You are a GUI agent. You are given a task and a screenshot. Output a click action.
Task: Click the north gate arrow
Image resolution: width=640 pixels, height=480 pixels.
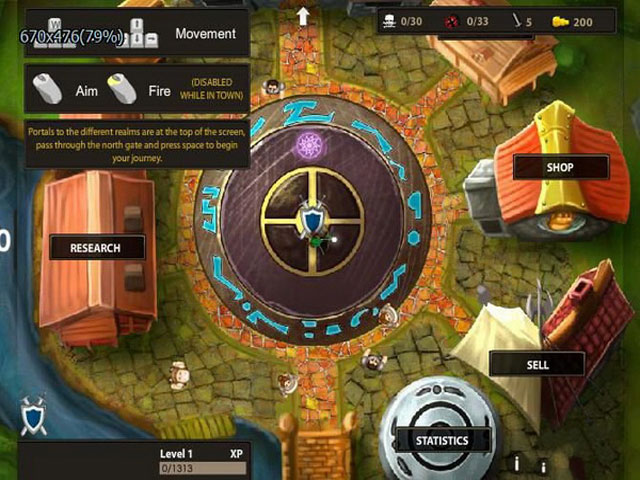[x=303, y=15]
